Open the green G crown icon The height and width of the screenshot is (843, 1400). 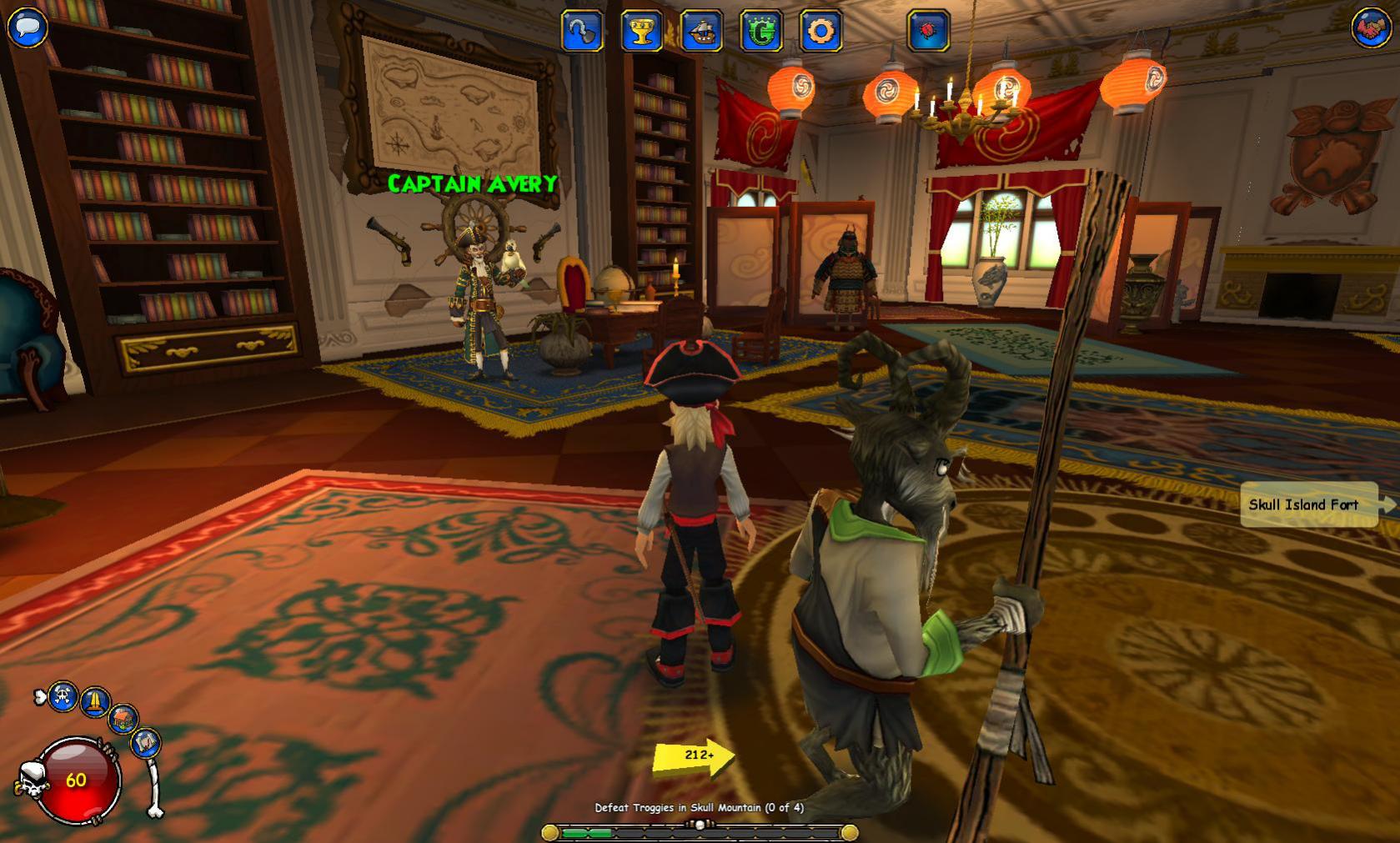(x=760, y=33)
